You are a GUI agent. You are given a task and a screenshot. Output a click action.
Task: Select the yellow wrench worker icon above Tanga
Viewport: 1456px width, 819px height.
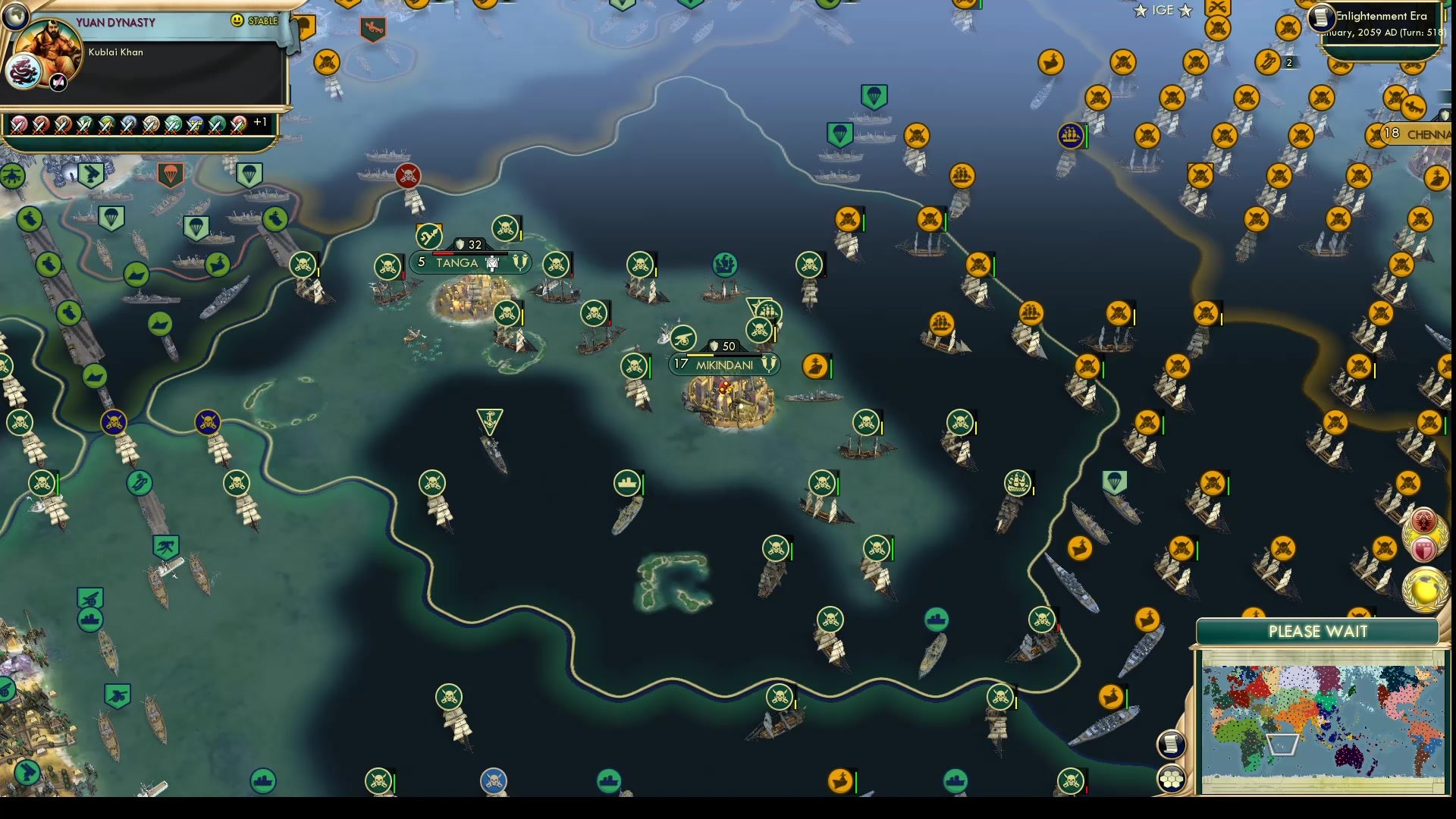(428, 235)
